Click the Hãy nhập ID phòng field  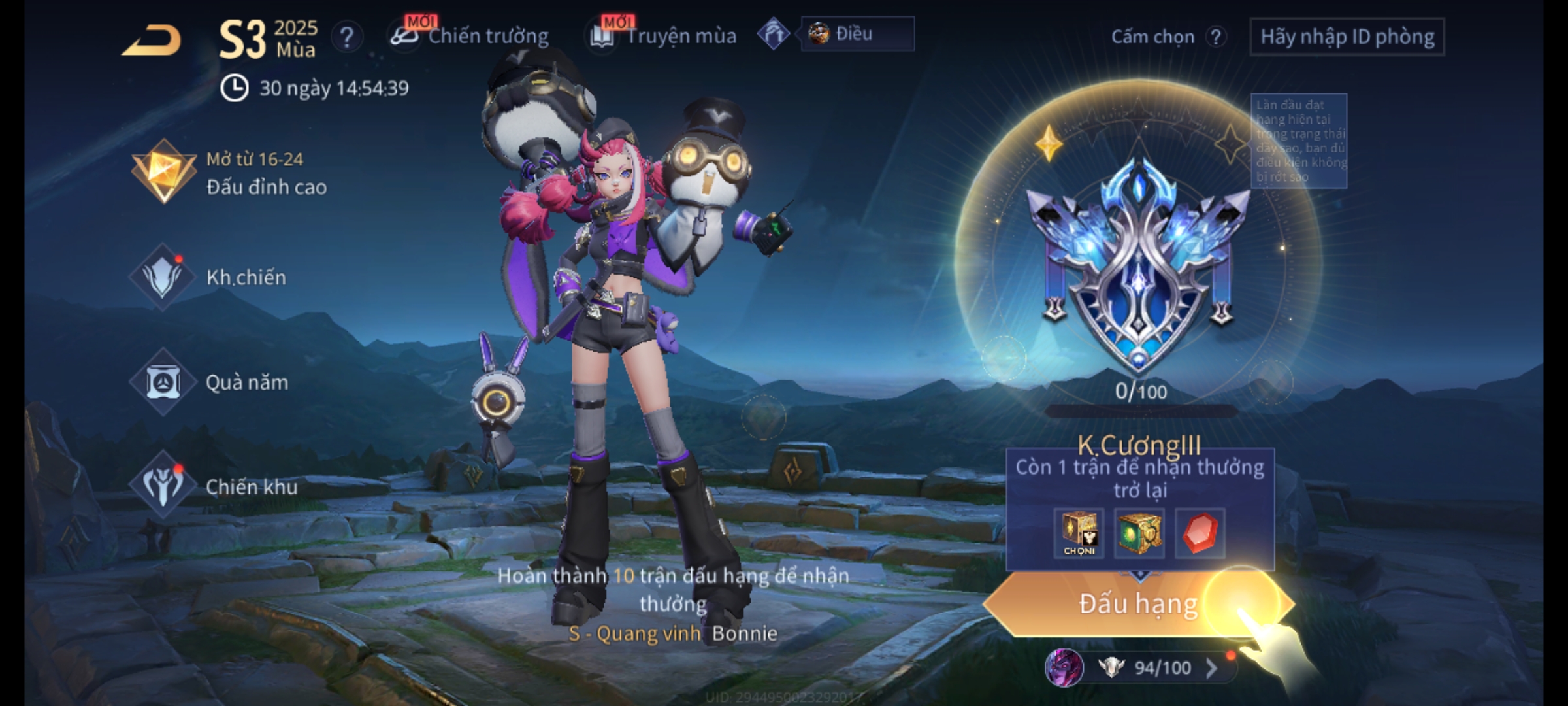coord(1347,37)
